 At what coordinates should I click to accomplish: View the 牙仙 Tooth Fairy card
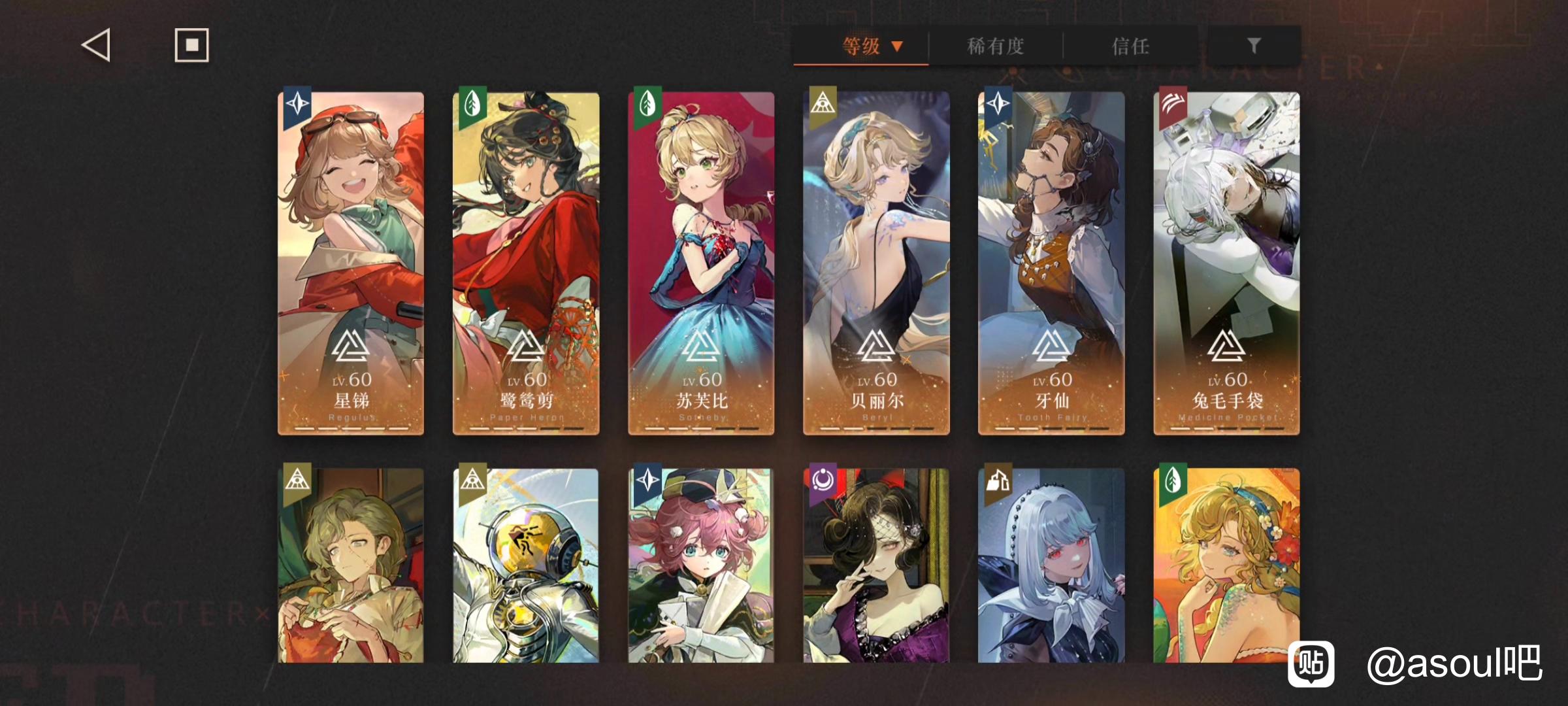[1051, 263]
